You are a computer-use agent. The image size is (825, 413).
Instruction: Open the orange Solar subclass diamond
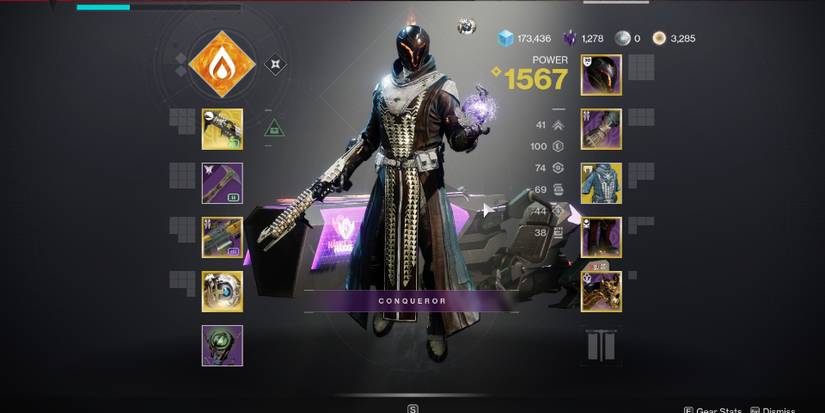coord(221,65)
